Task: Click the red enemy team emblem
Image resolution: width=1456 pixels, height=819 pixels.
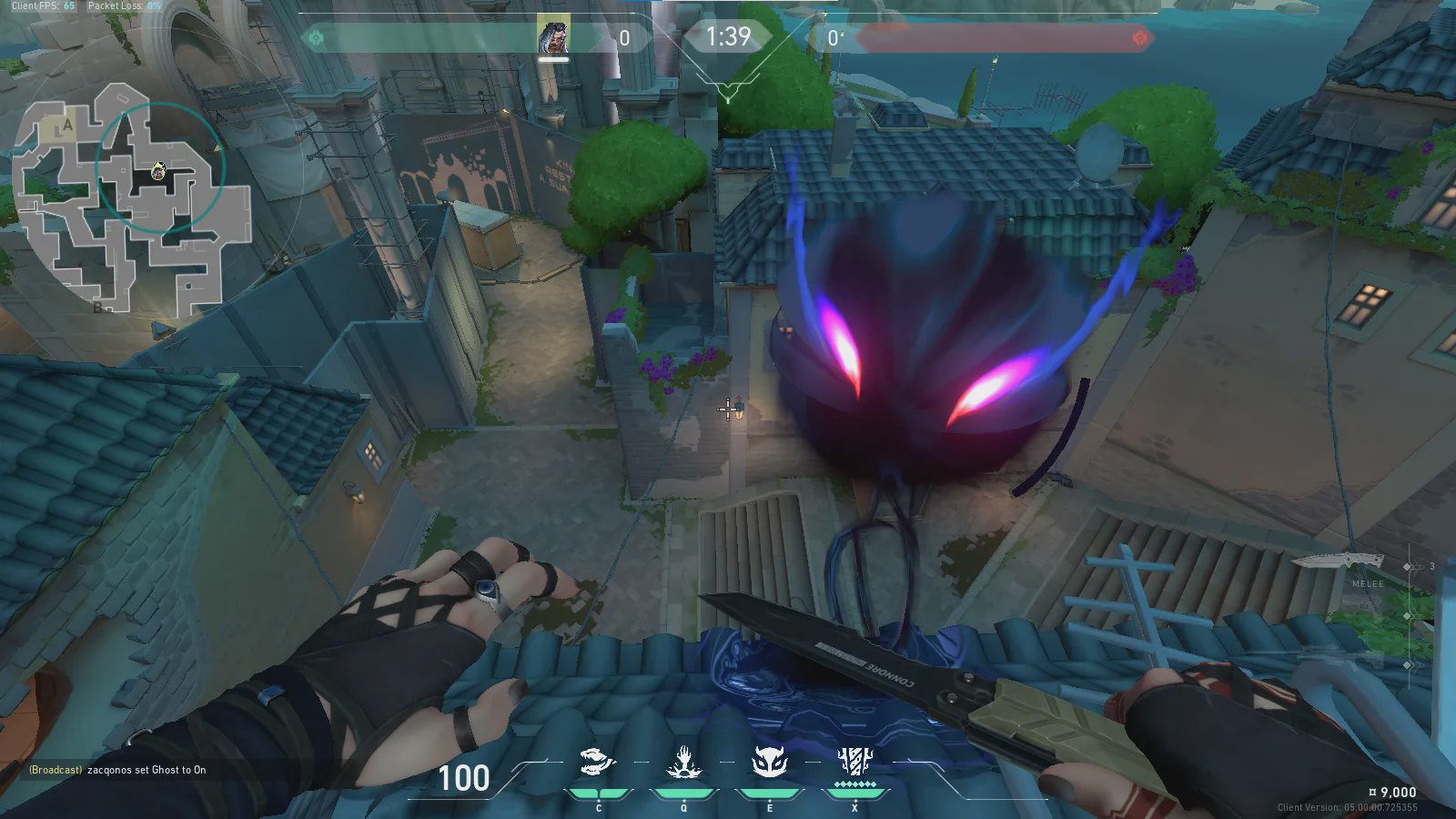Action: click(x=1139, y=38)
